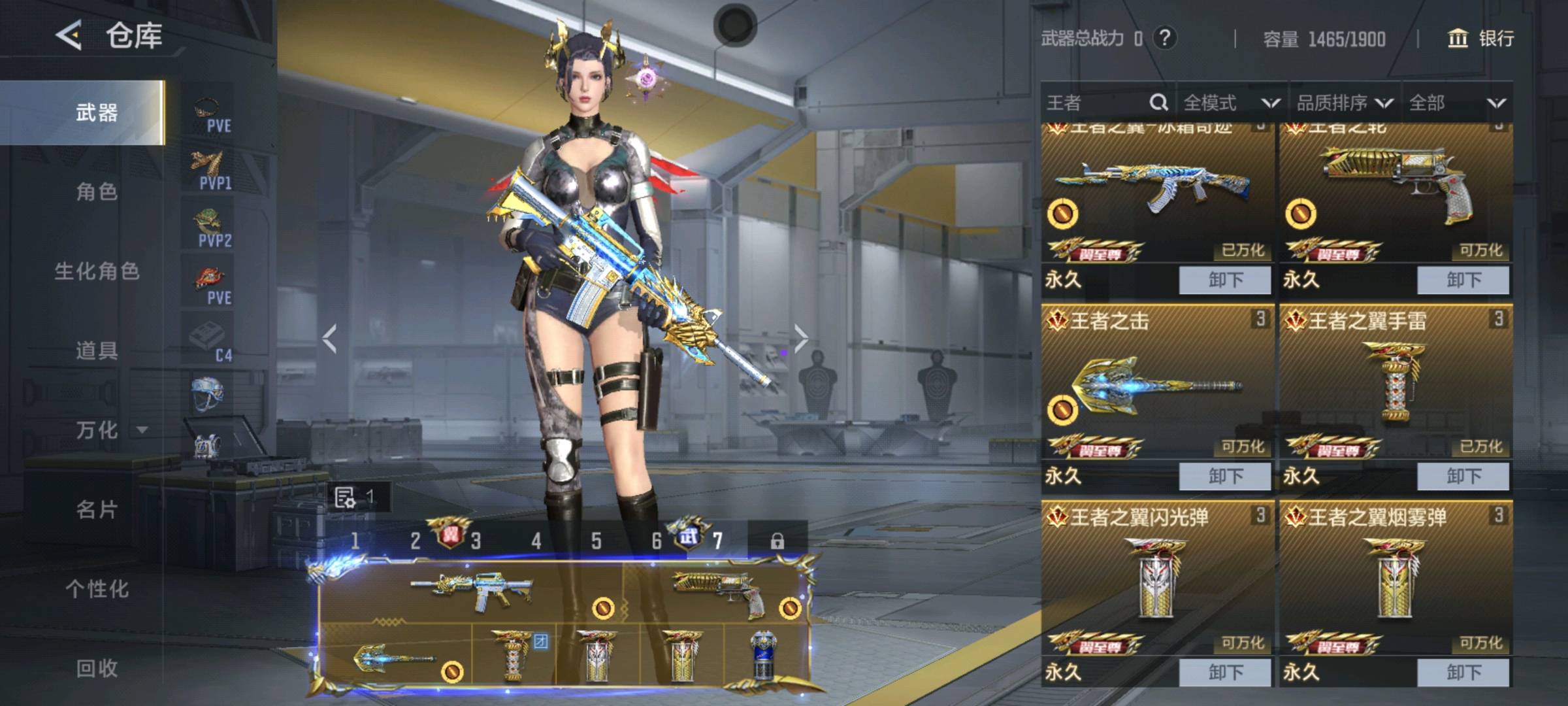Open the 全部 filter dropdown
1568x706 pixels.
click(1457, 103)
